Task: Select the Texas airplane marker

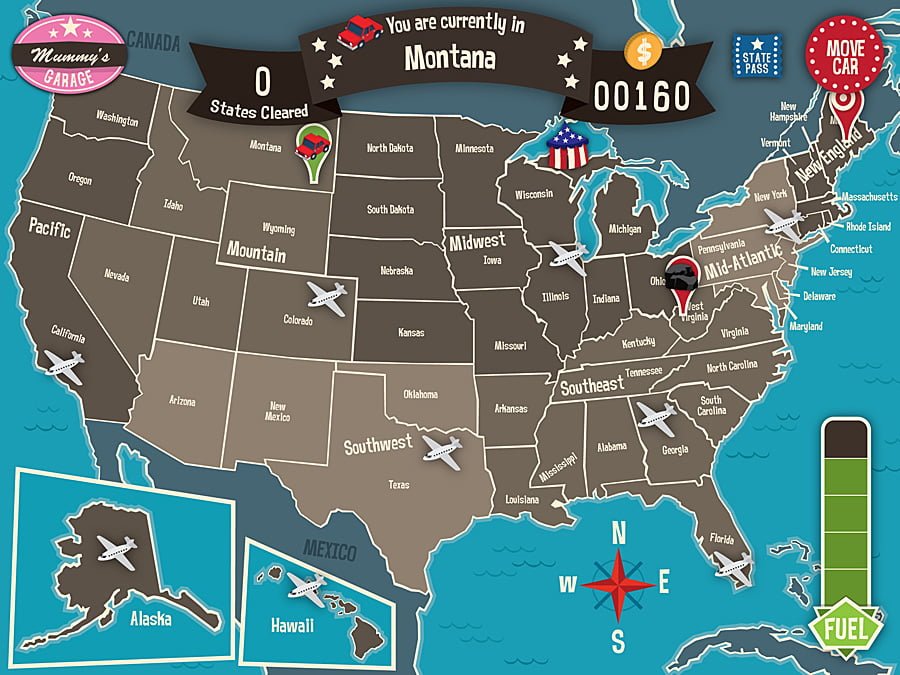Action: [441, 447]
